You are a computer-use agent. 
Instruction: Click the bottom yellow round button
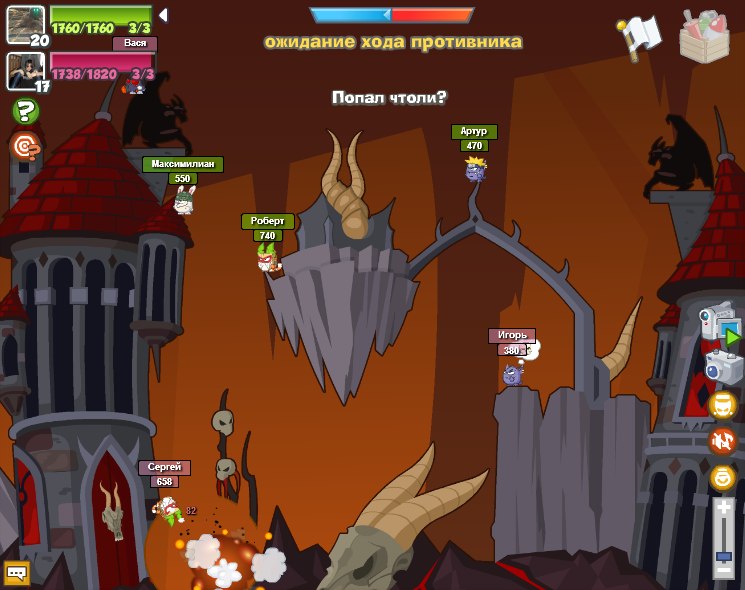coord(722,477)
